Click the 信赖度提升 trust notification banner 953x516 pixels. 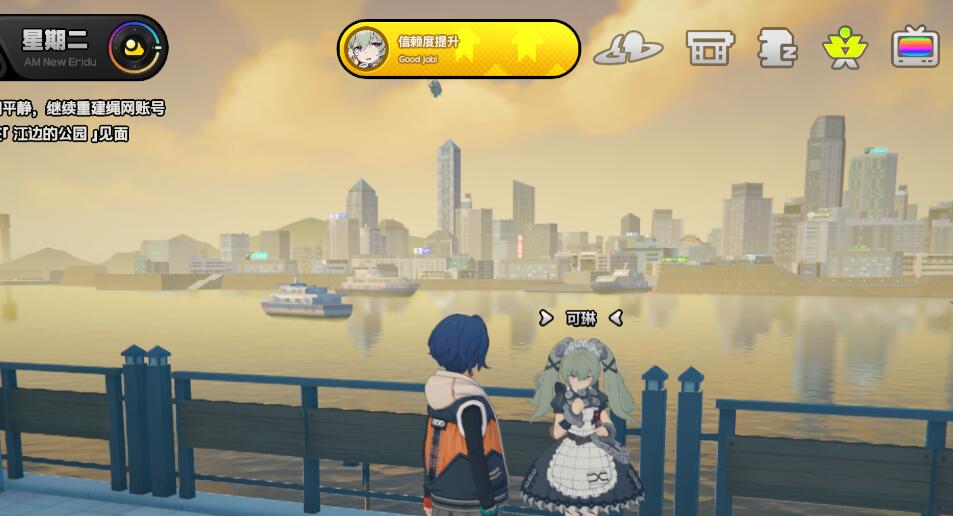click(x=459, y=48)
